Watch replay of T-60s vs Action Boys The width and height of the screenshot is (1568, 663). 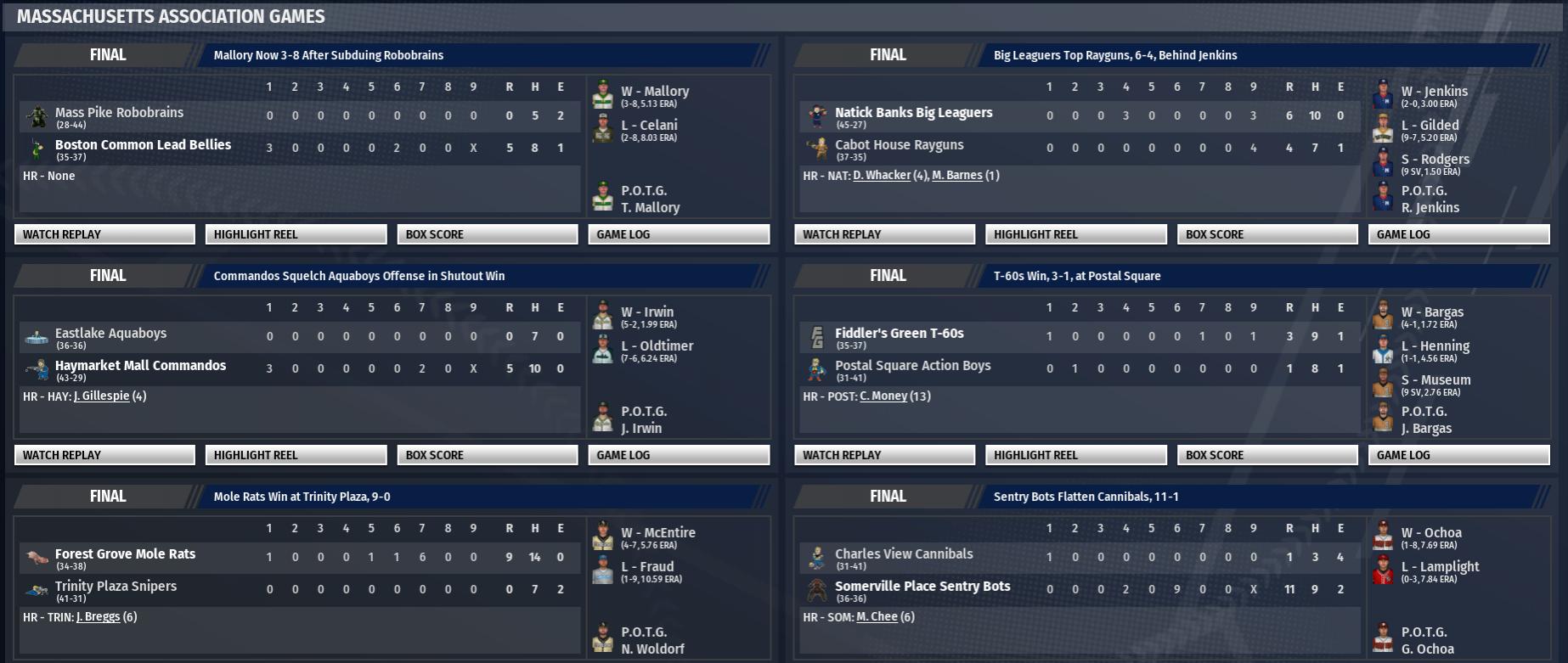tap(884, 455)
